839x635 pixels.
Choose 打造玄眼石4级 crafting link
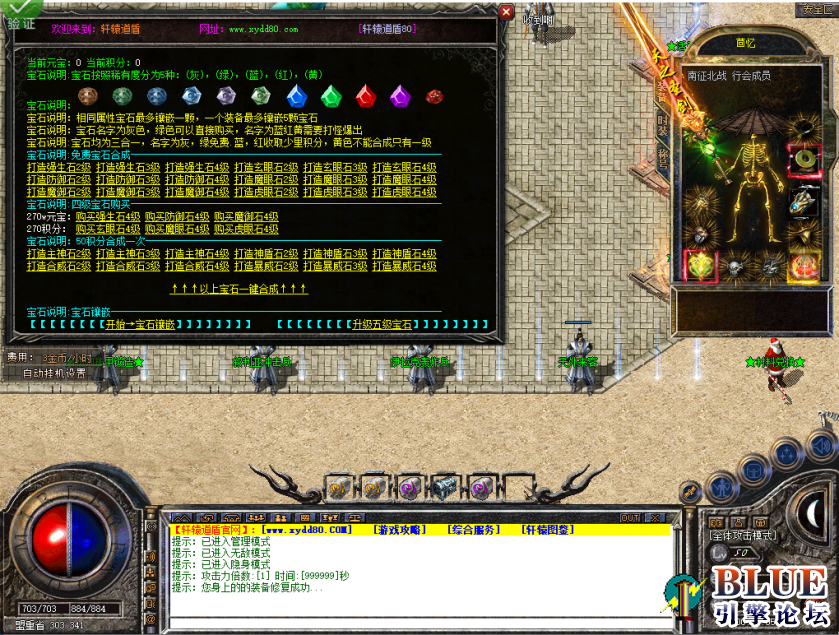click(x=404, y=167)
